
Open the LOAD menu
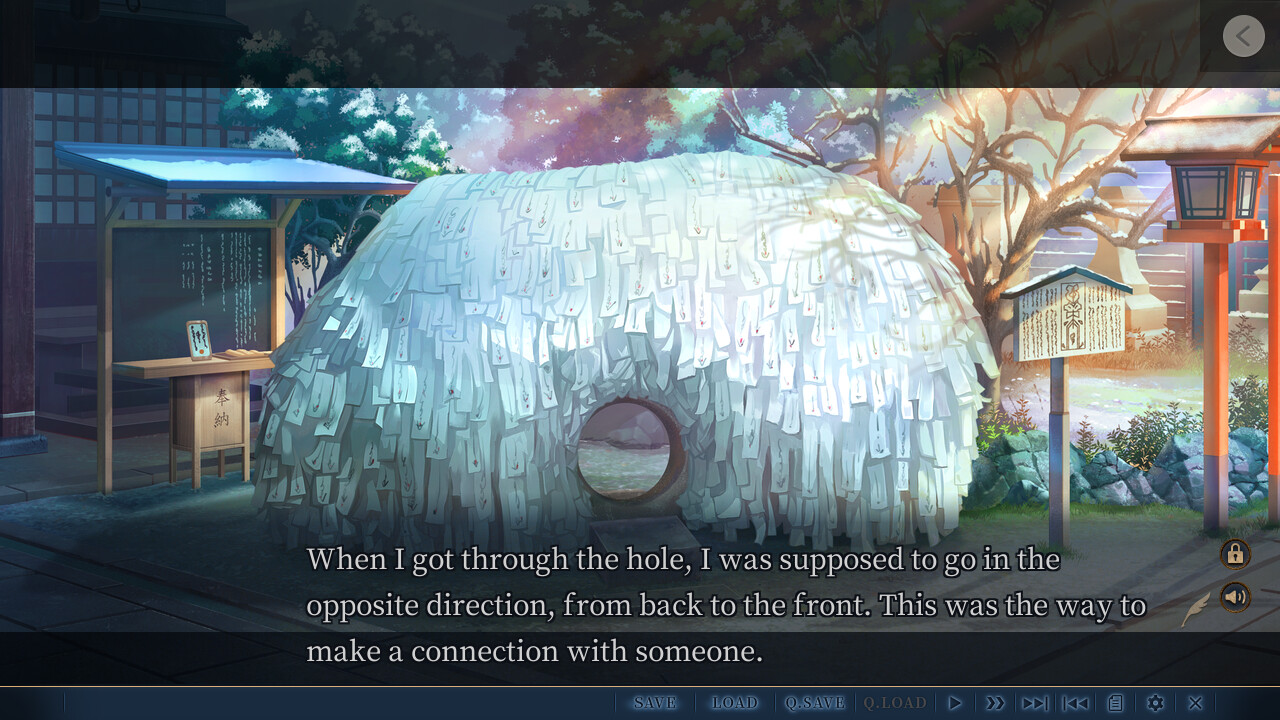[735, 703]
